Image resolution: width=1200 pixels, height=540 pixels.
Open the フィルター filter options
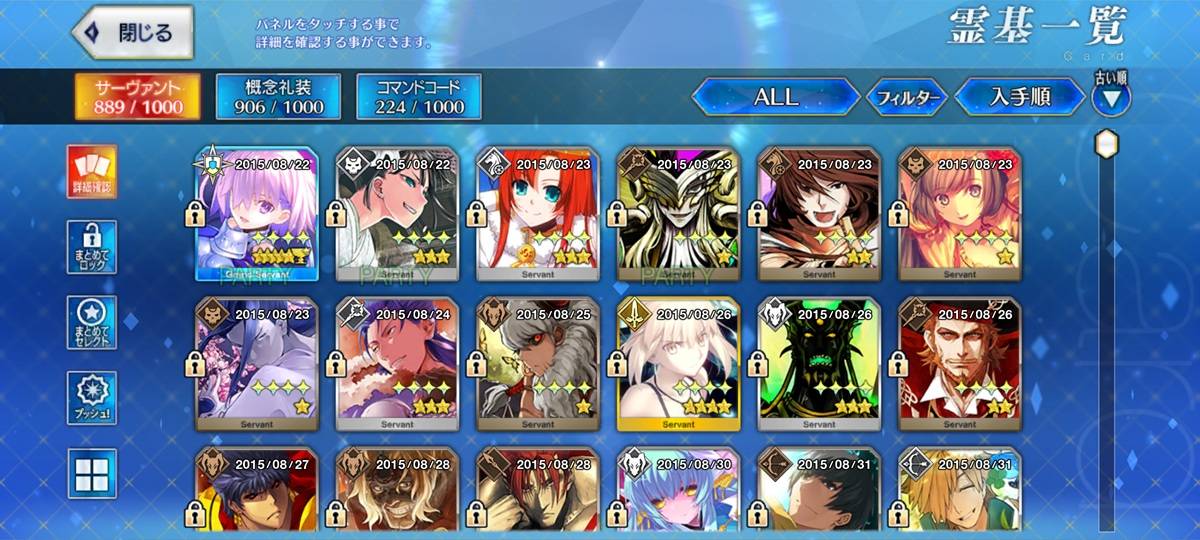pos(906,97)
